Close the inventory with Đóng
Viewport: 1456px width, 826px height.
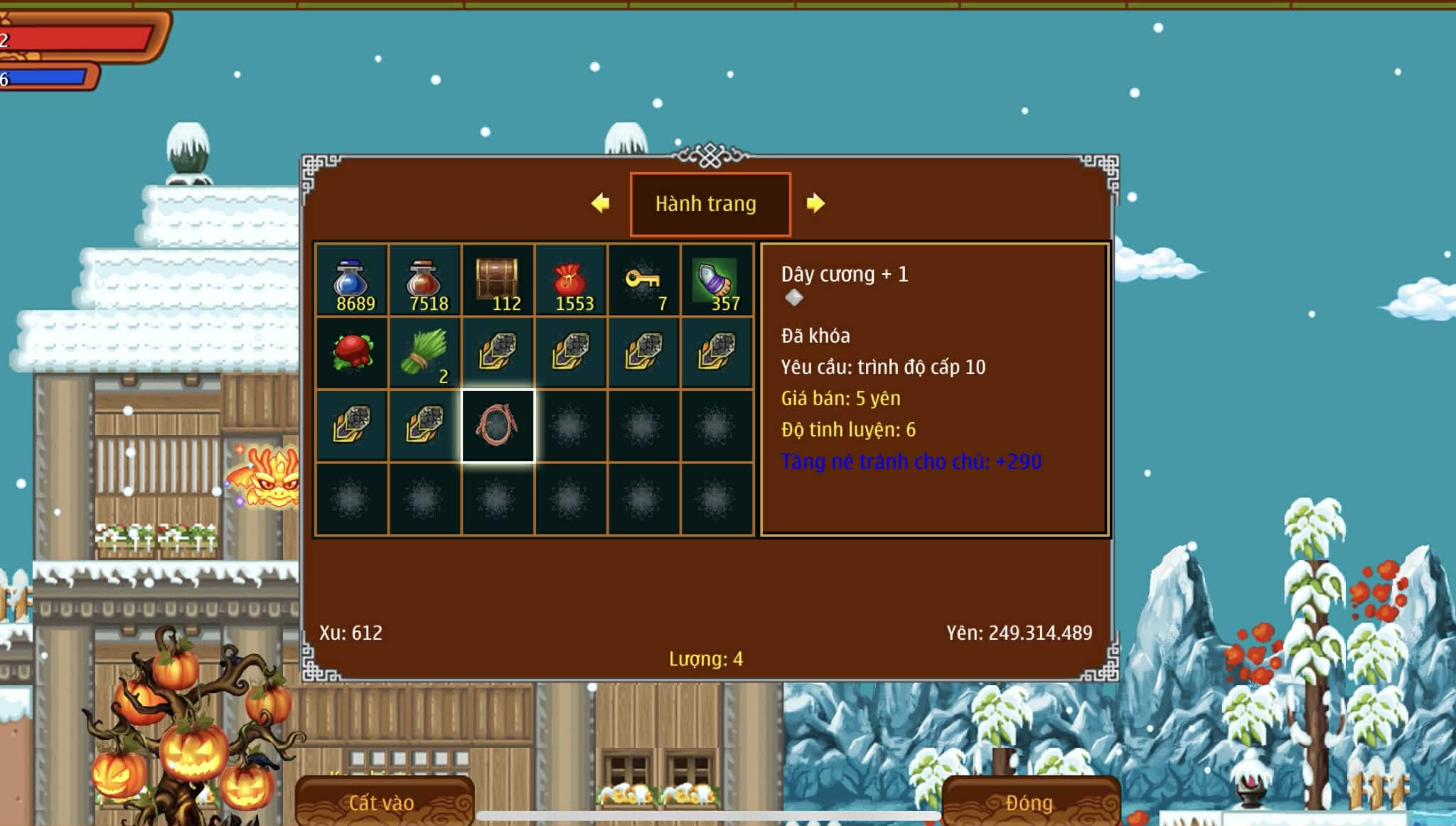pyautogui.click(x=1030, y=803)
